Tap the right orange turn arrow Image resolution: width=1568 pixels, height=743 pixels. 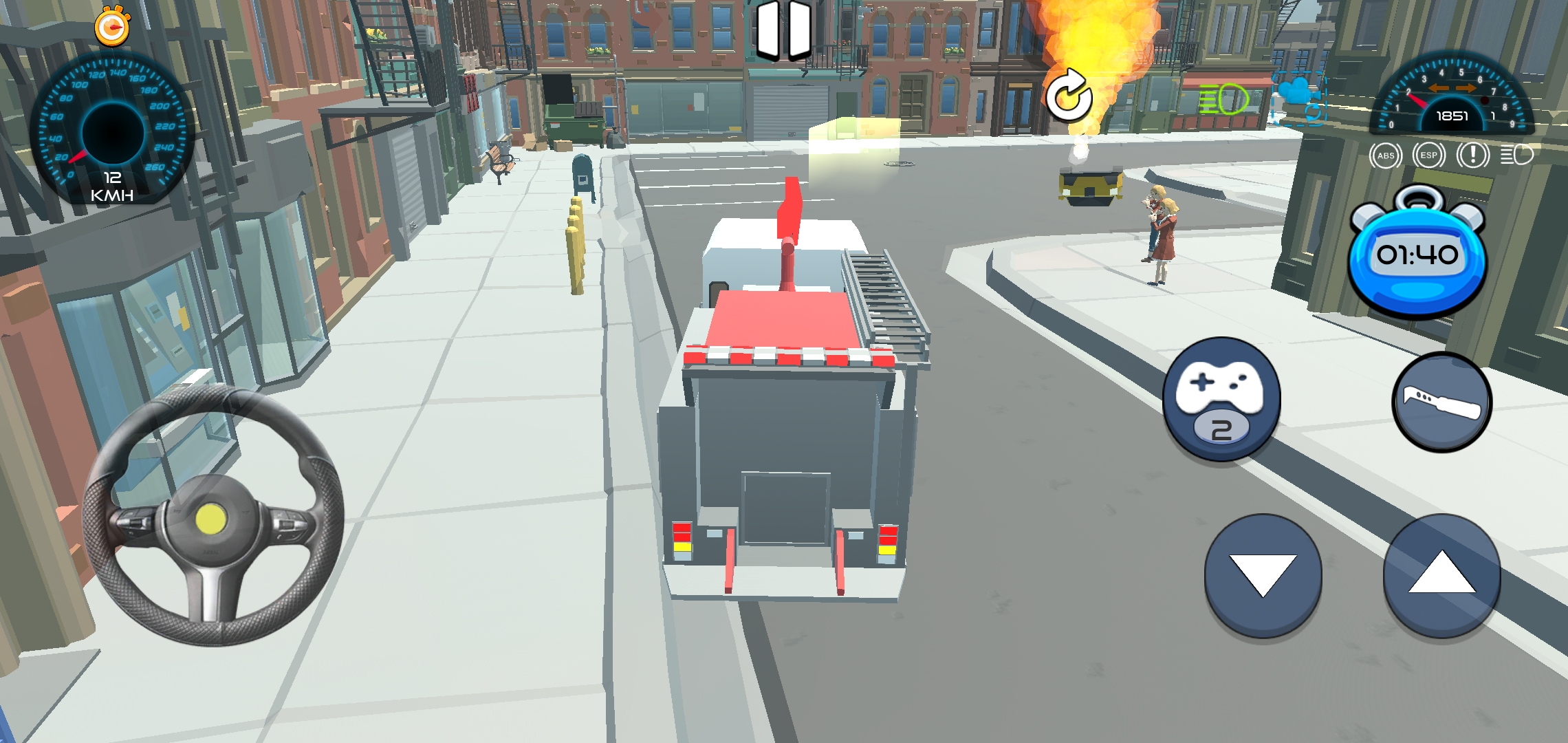coord(1466,89)
